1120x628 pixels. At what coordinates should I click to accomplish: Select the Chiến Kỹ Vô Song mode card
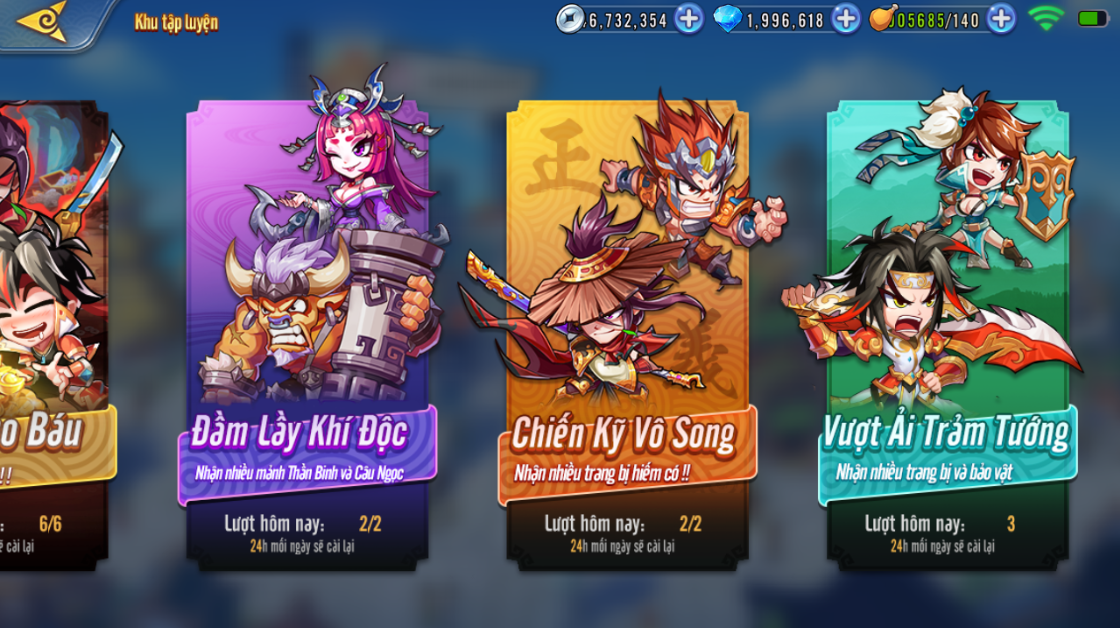(x=627, y=330)
